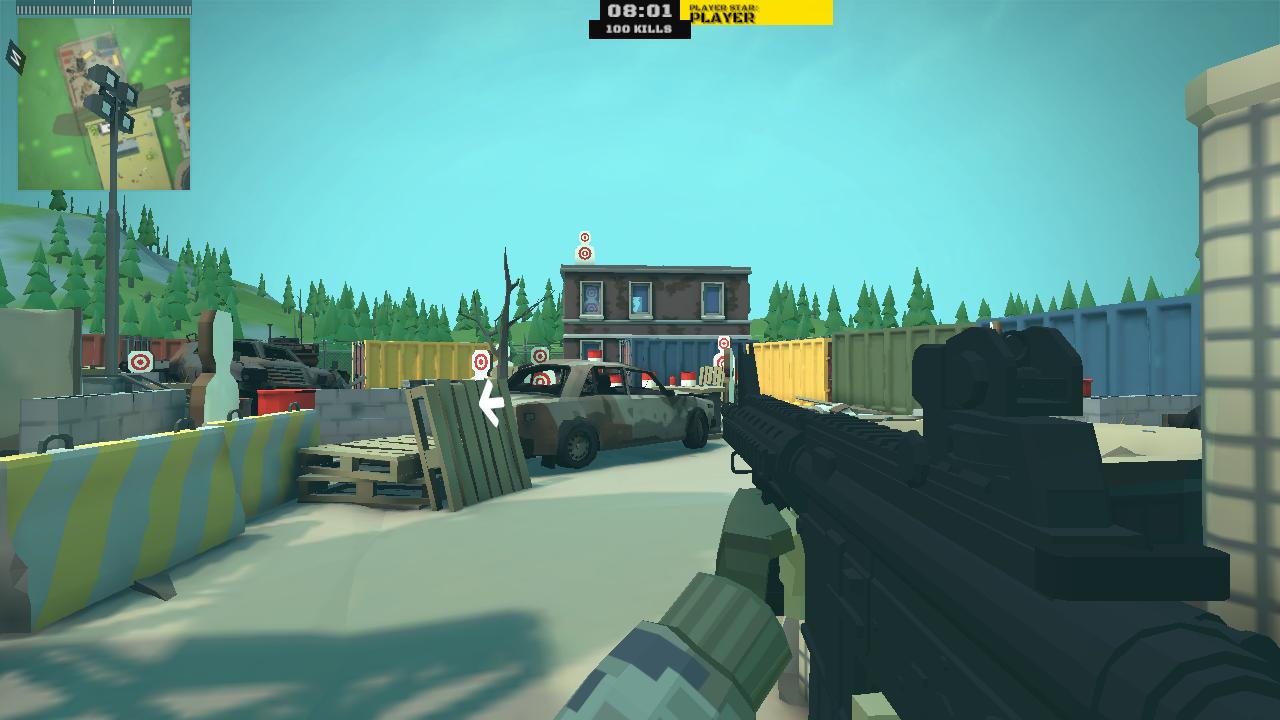
Task: Click the bullseye target above the building roof
Action: pos(585,237)
